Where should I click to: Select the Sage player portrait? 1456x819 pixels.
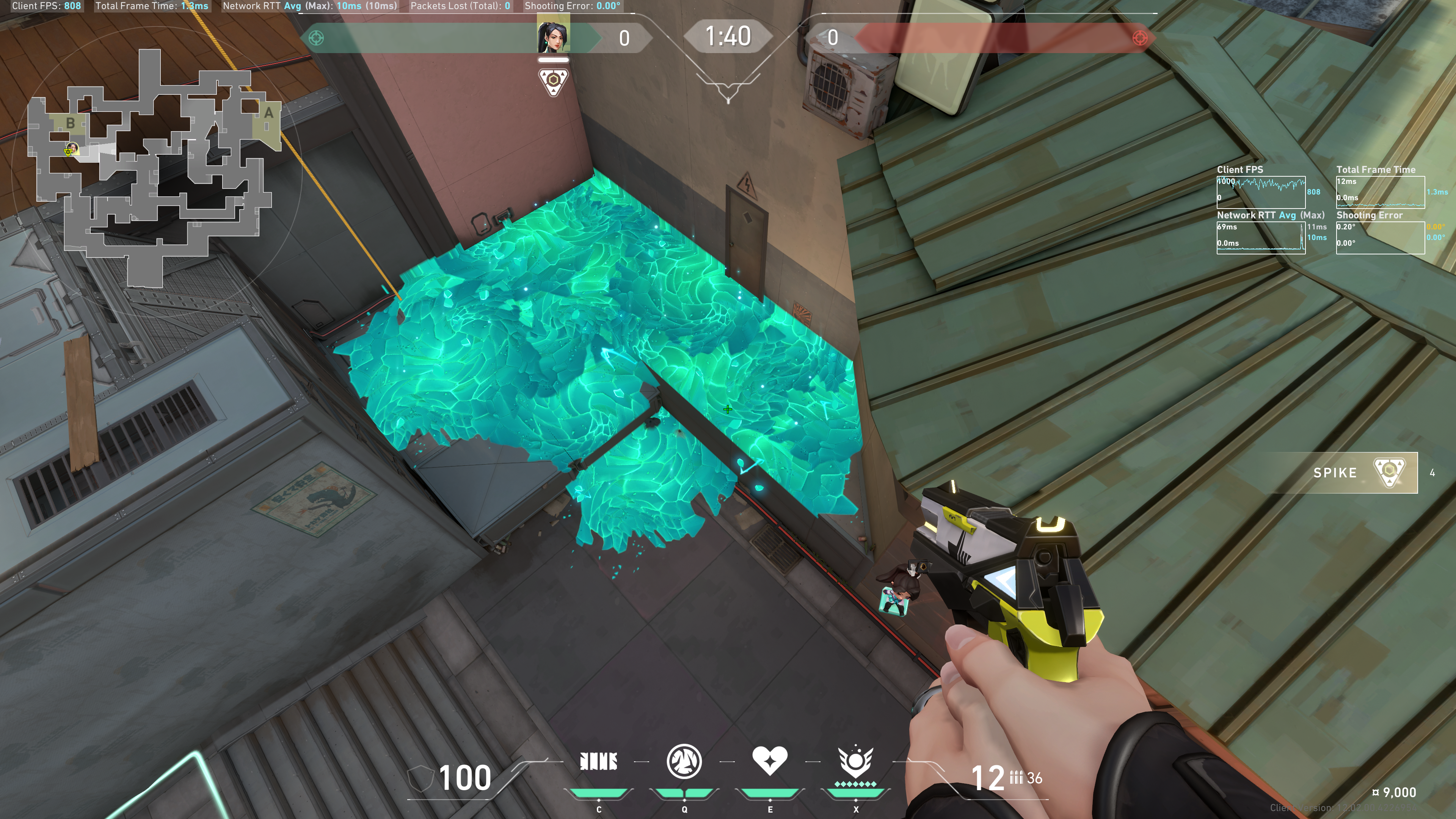coord(553,37)
